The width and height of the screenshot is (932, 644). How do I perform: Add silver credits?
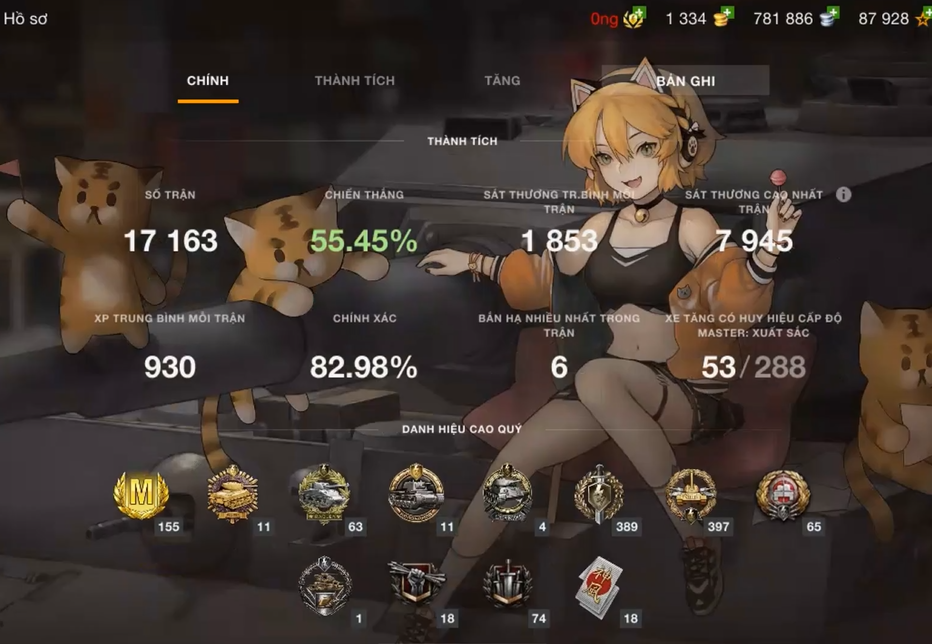(828, 18)
